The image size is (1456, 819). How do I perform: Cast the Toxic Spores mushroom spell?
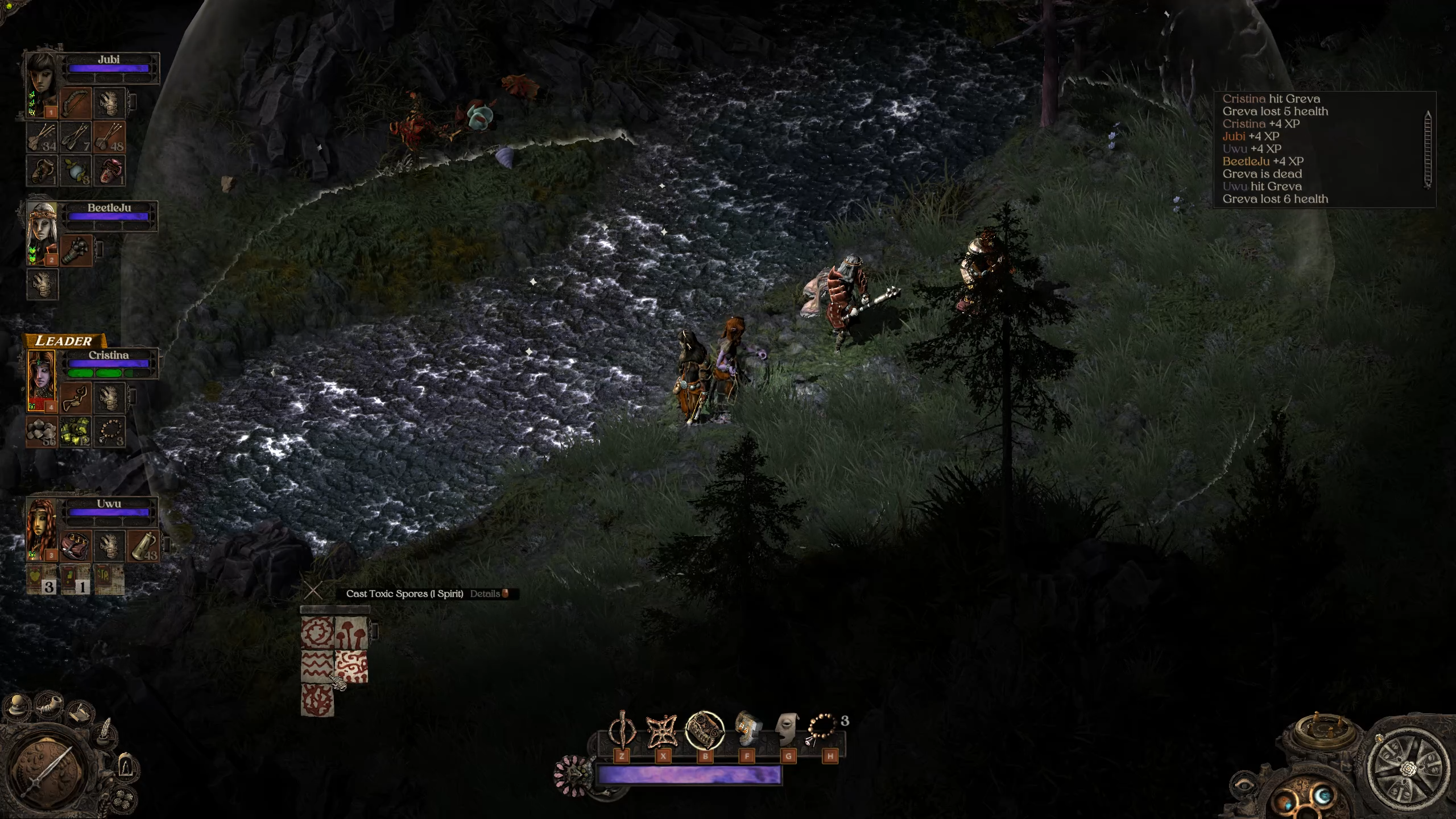pyautogui.click(x=351, y=632)
